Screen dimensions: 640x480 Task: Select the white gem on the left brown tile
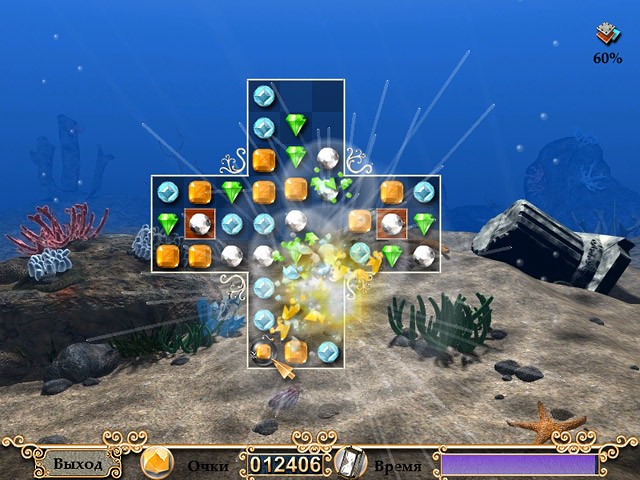coord(200,223)
